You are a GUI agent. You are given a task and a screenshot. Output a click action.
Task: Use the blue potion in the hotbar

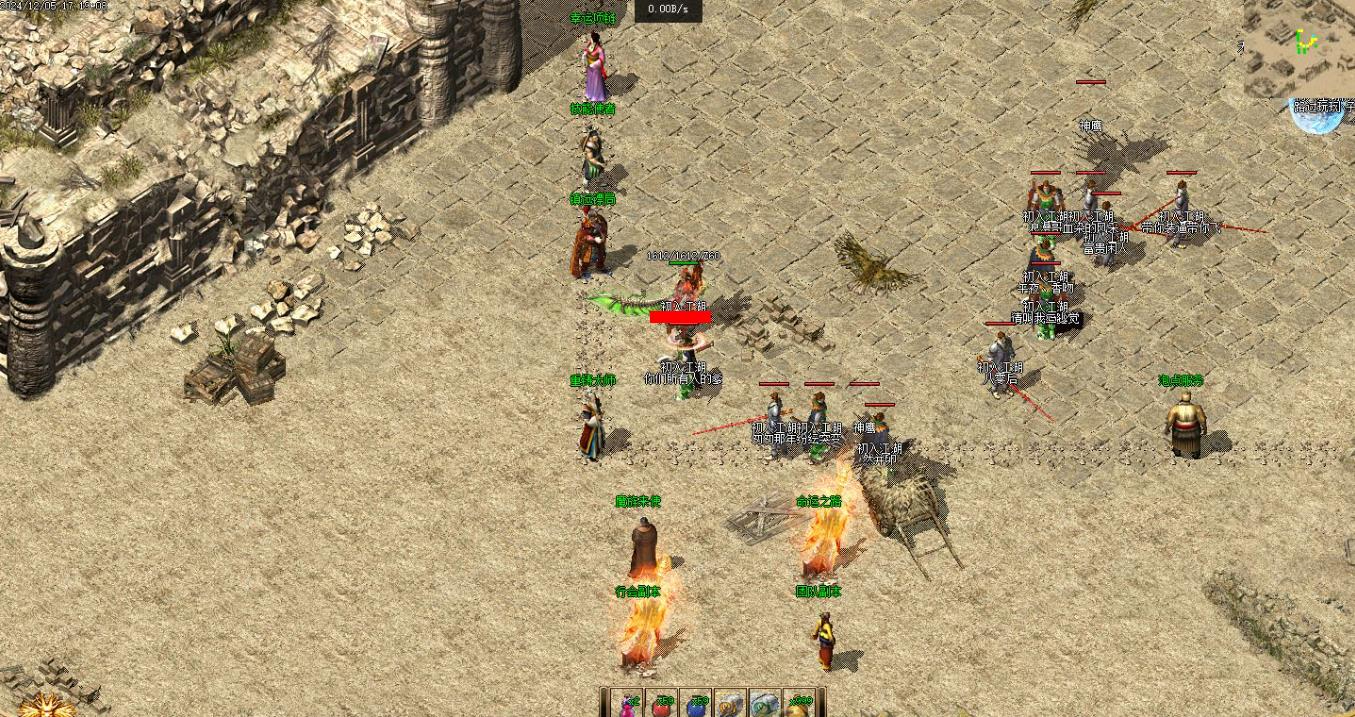(696, 704)
